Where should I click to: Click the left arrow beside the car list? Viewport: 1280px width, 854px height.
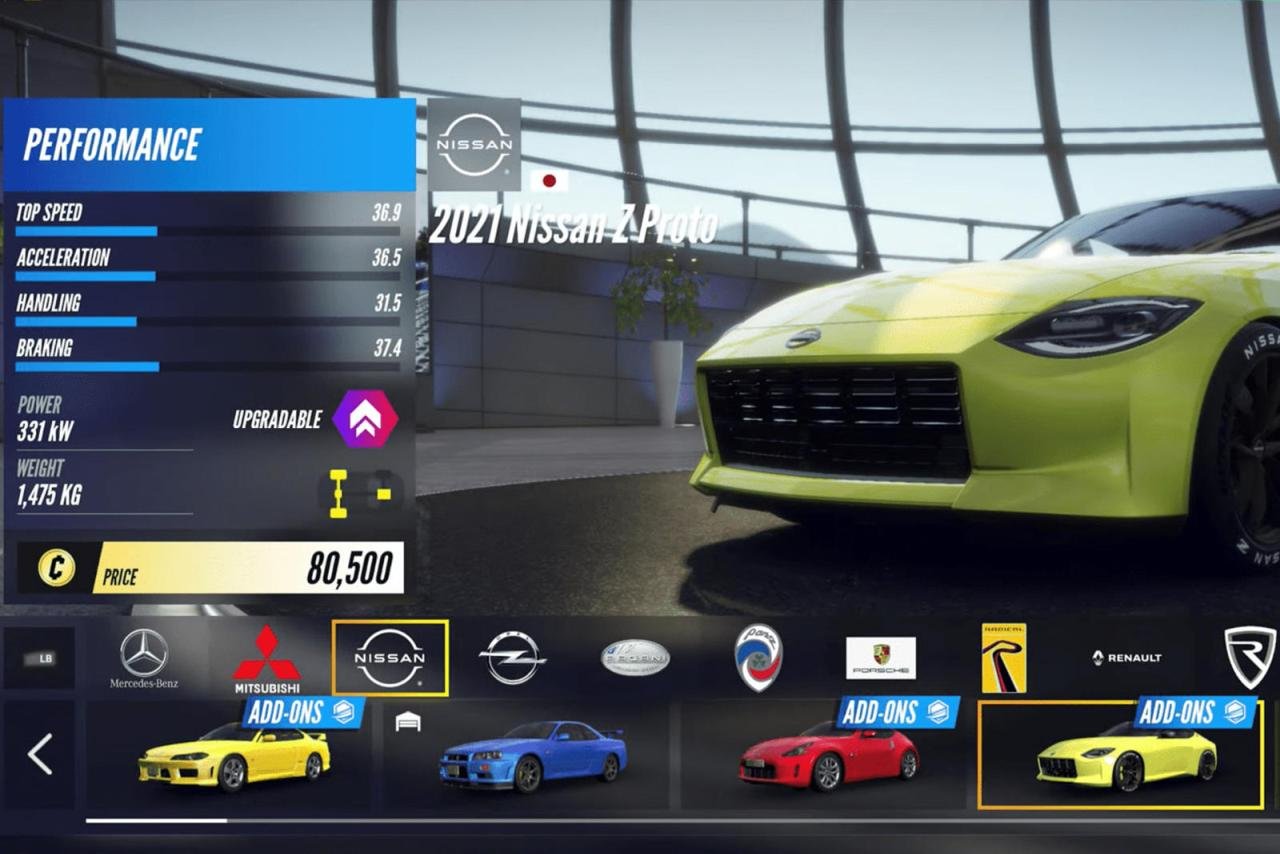point(40,754)
